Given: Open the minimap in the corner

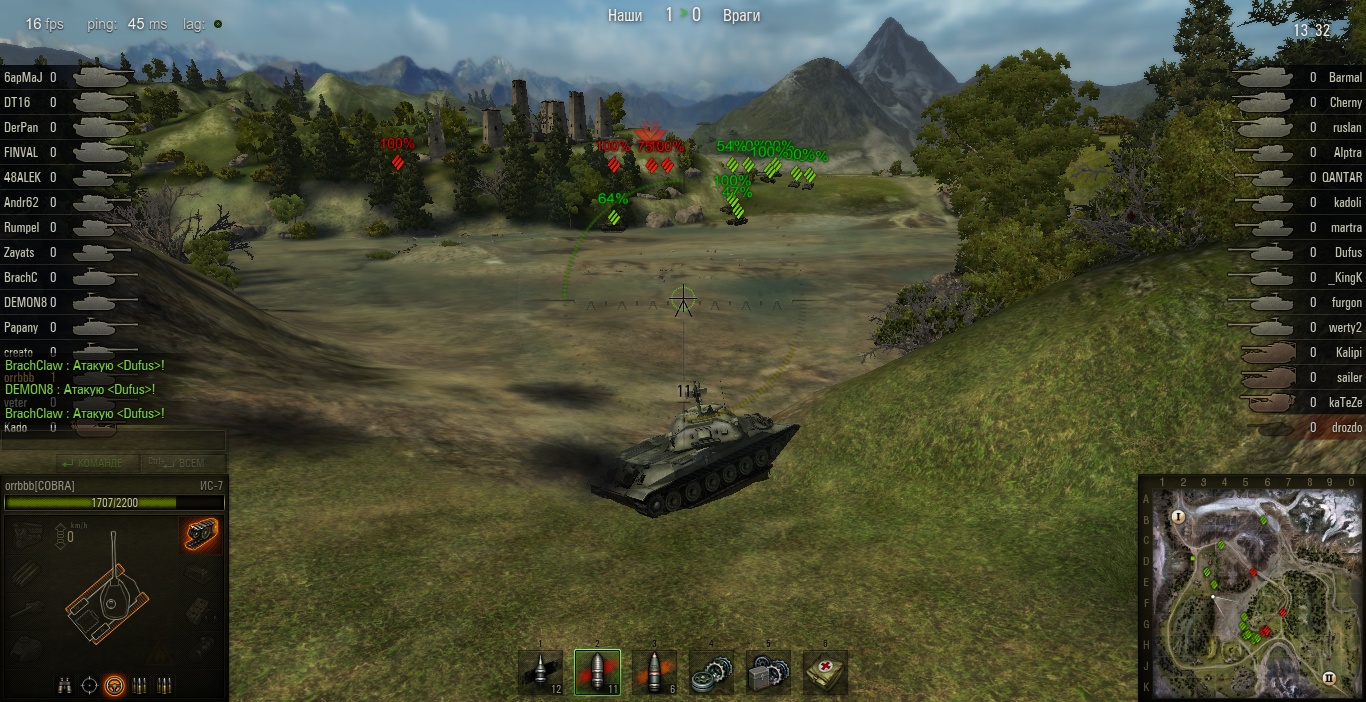Looking at the screenshot, I should pos(1252,589).
